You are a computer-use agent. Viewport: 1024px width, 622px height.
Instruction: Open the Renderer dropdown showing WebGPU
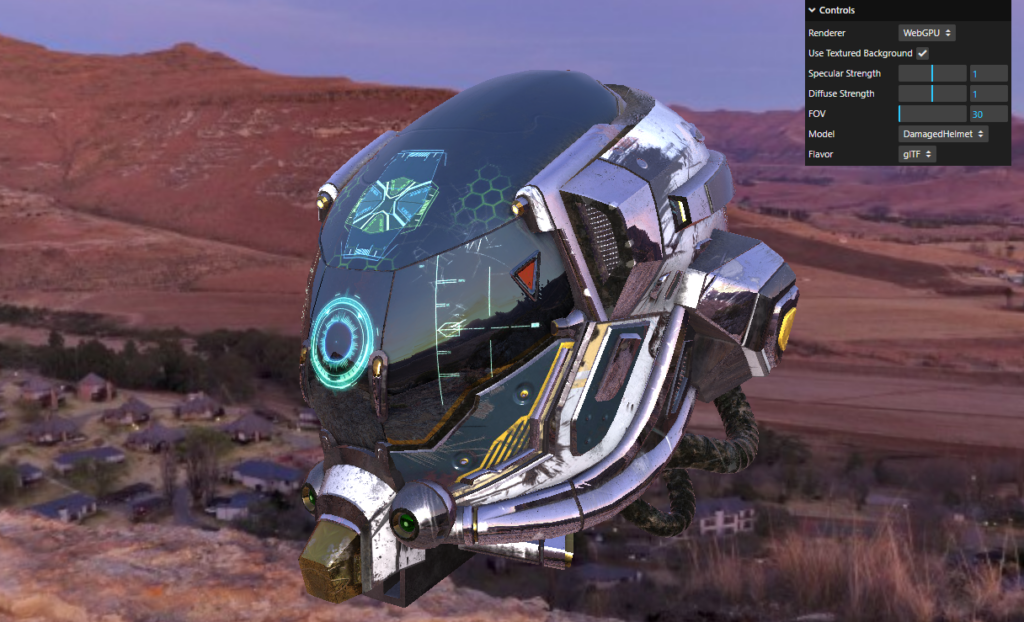point(926,33)
